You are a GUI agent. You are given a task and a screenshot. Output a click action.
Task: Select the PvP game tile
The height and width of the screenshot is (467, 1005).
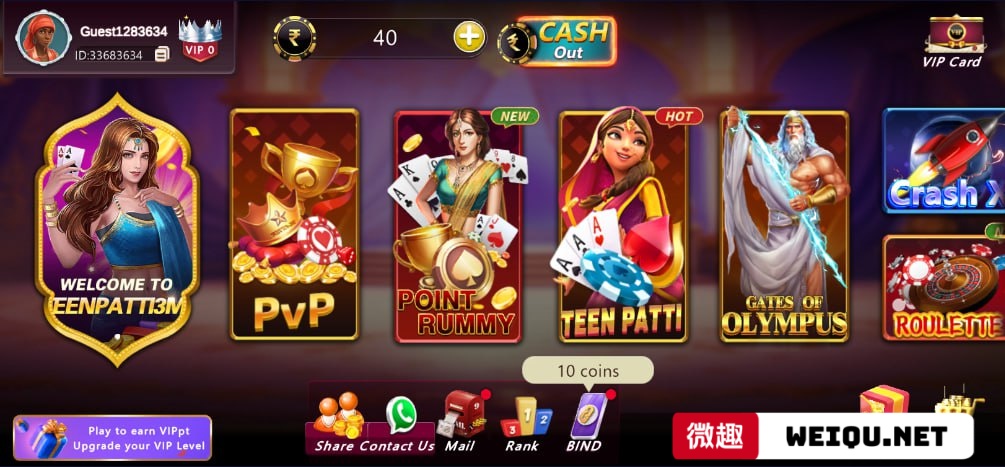pos(294,225)
